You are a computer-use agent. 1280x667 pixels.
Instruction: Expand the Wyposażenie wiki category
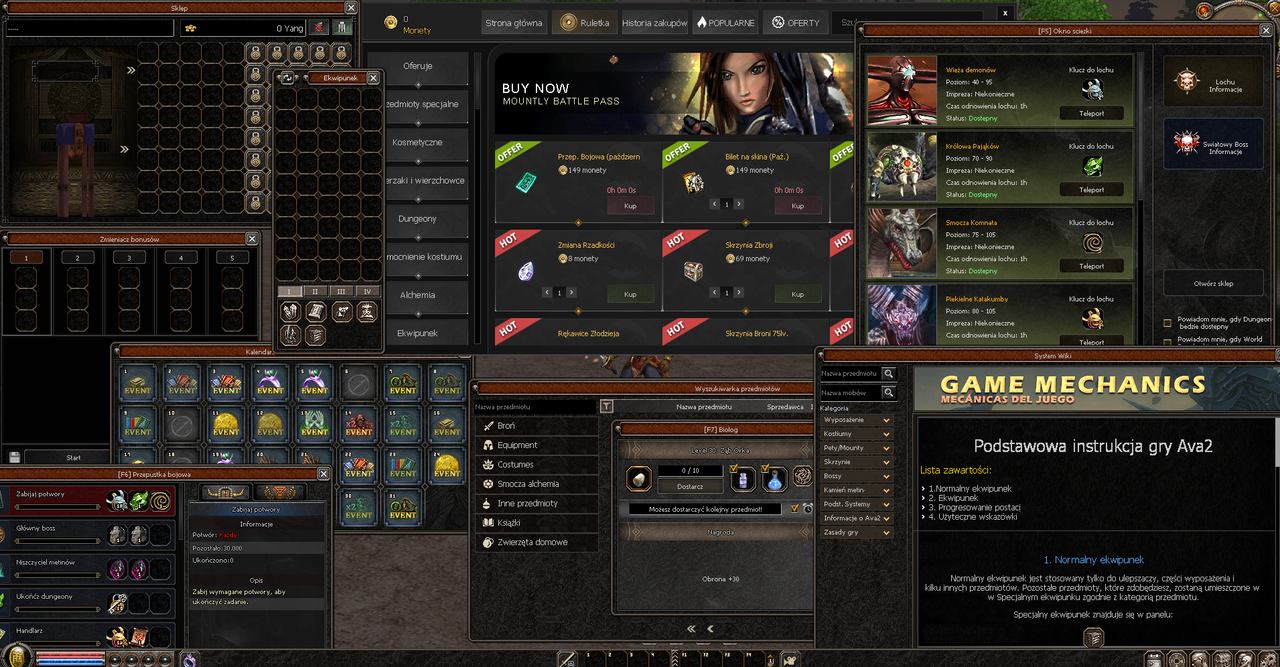[x=856, y=420]
